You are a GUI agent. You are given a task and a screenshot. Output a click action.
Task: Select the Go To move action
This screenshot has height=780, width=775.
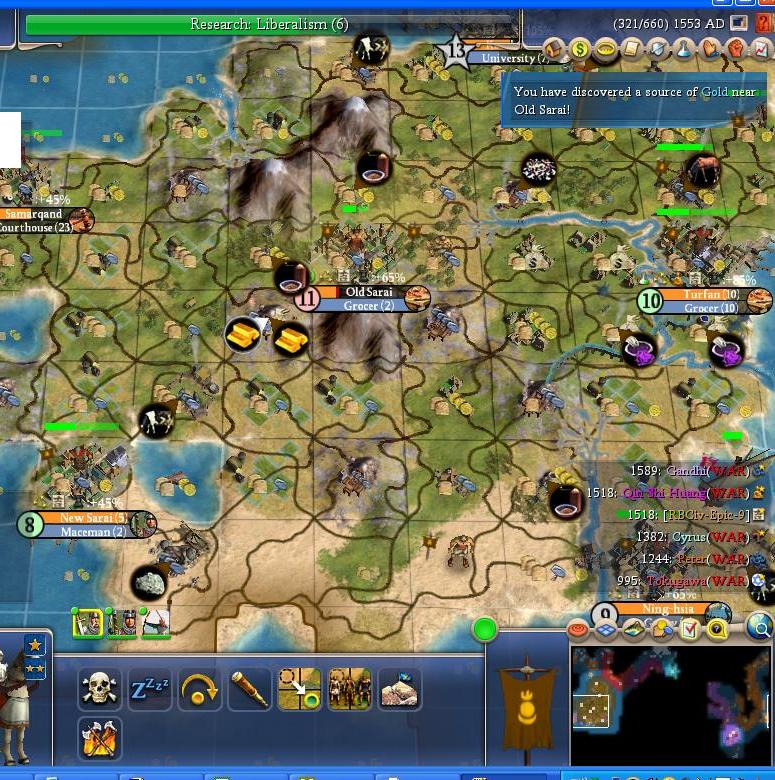point(300,689)
